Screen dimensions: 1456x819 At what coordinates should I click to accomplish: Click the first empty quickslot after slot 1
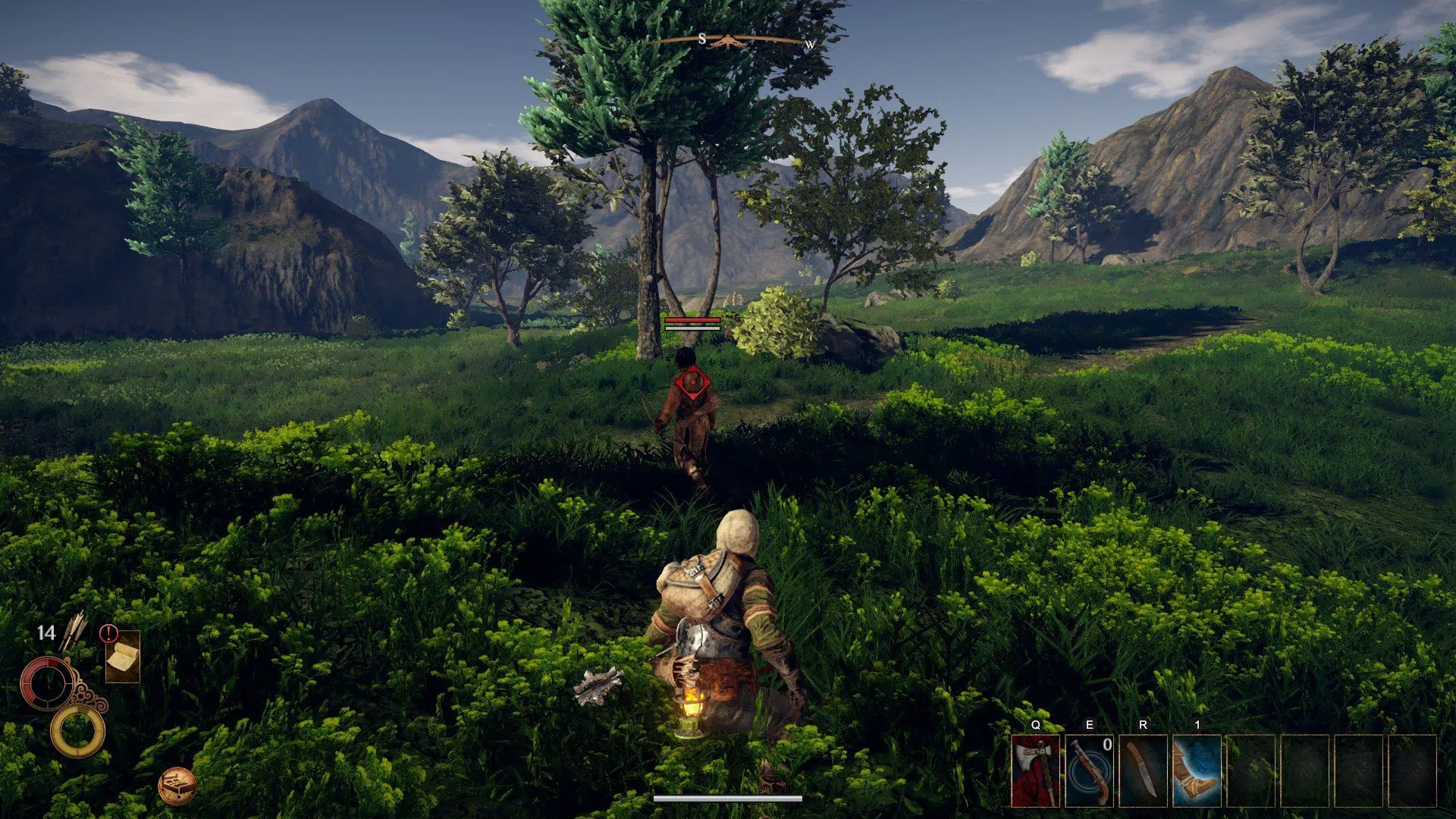point(1253,770)
